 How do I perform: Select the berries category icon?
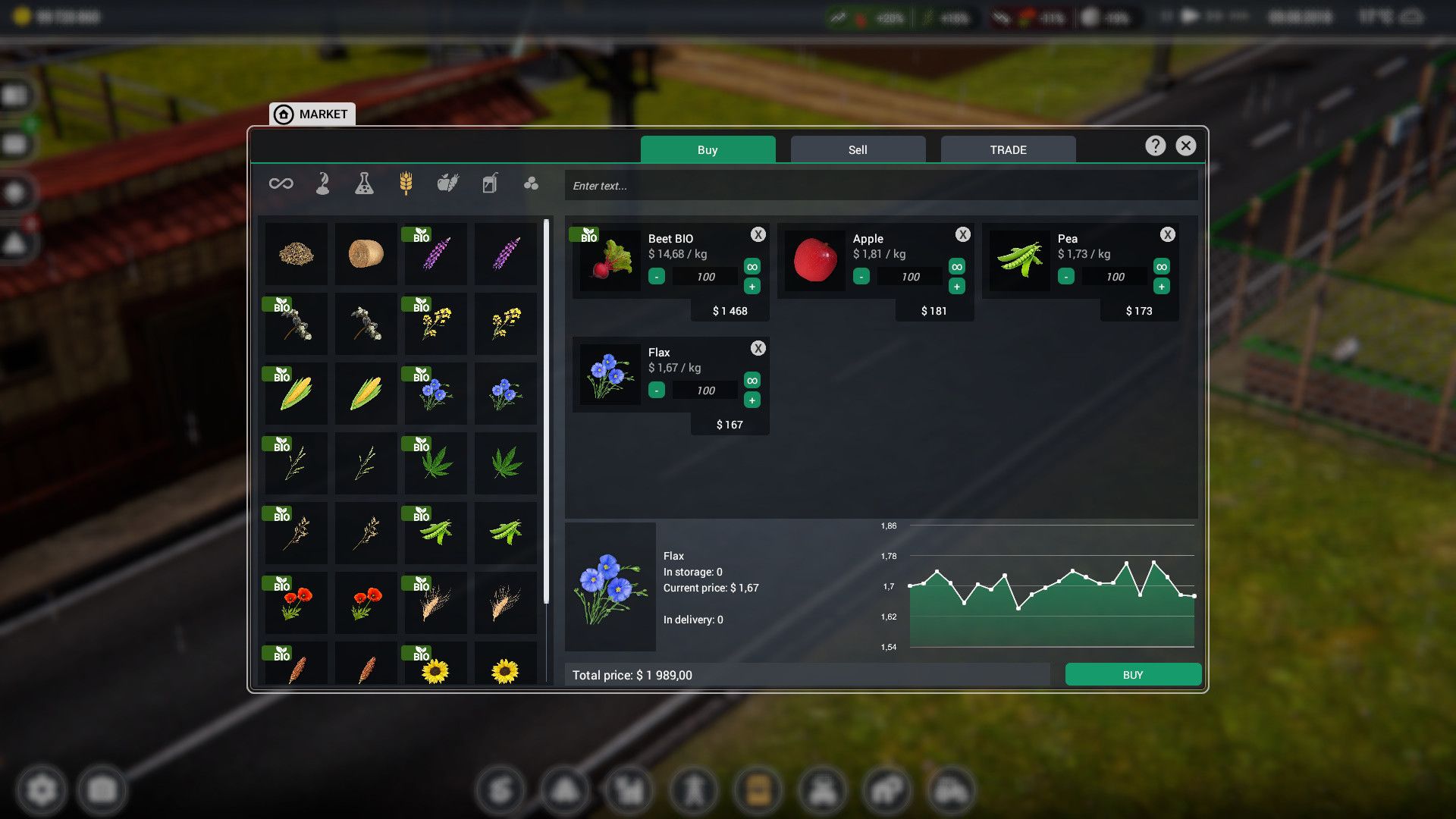click(531, 183)
